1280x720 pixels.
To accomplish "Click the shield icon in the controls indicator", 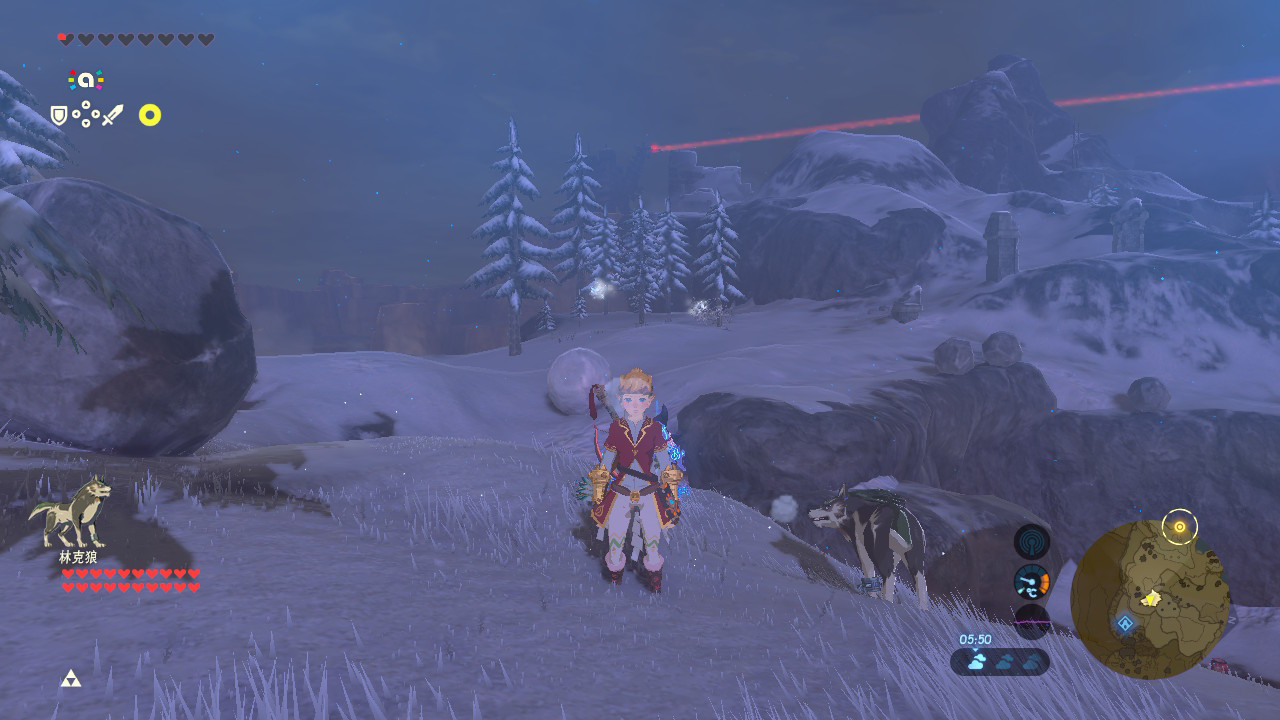I will point(57,115).
